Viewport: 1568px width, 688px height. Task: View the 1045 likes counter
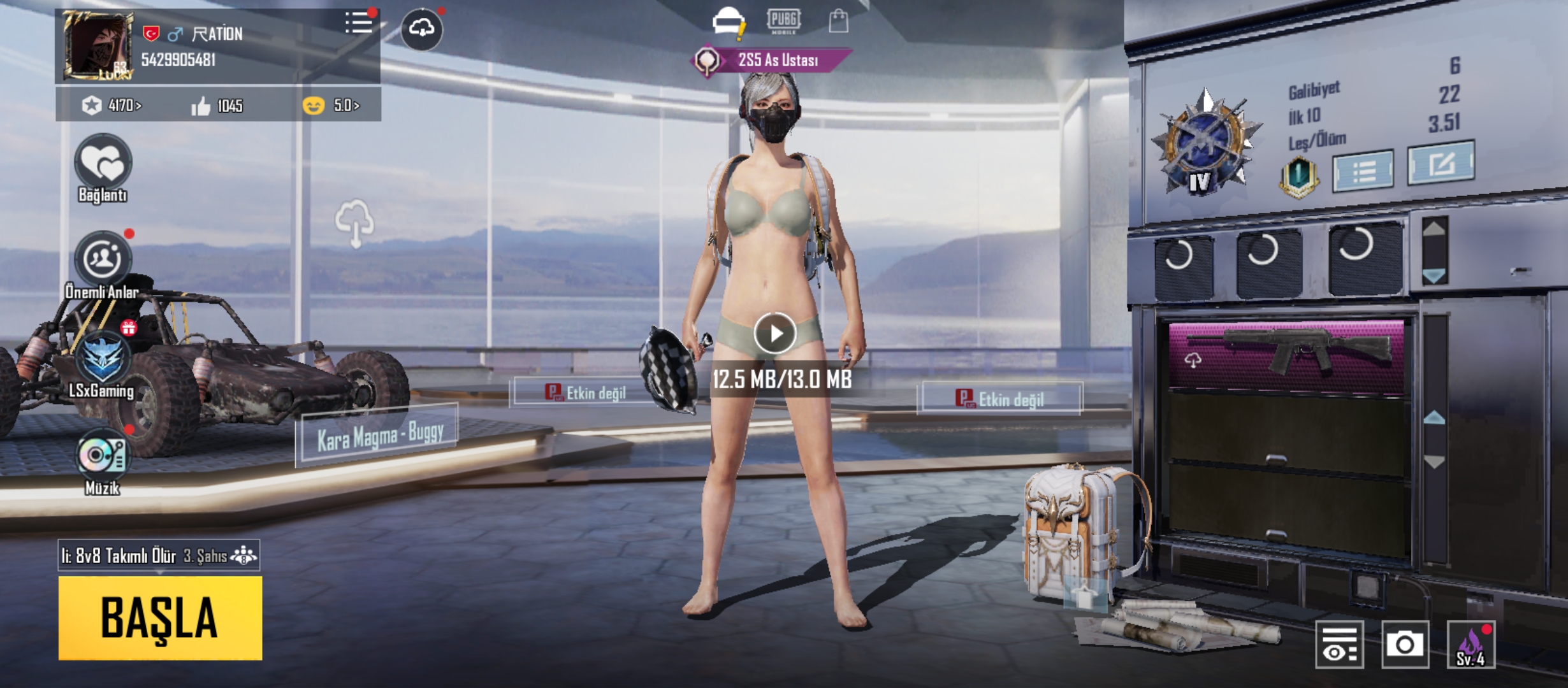tap(217, 106)
